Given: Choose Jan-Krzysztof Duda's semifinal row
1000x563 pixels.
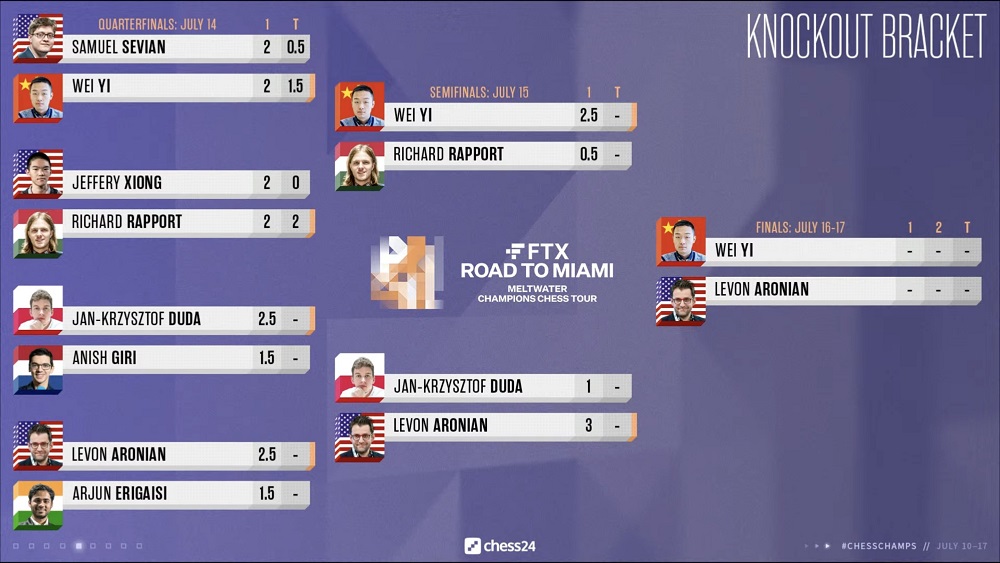Looking at the screenshot, I should coord(483,387).
